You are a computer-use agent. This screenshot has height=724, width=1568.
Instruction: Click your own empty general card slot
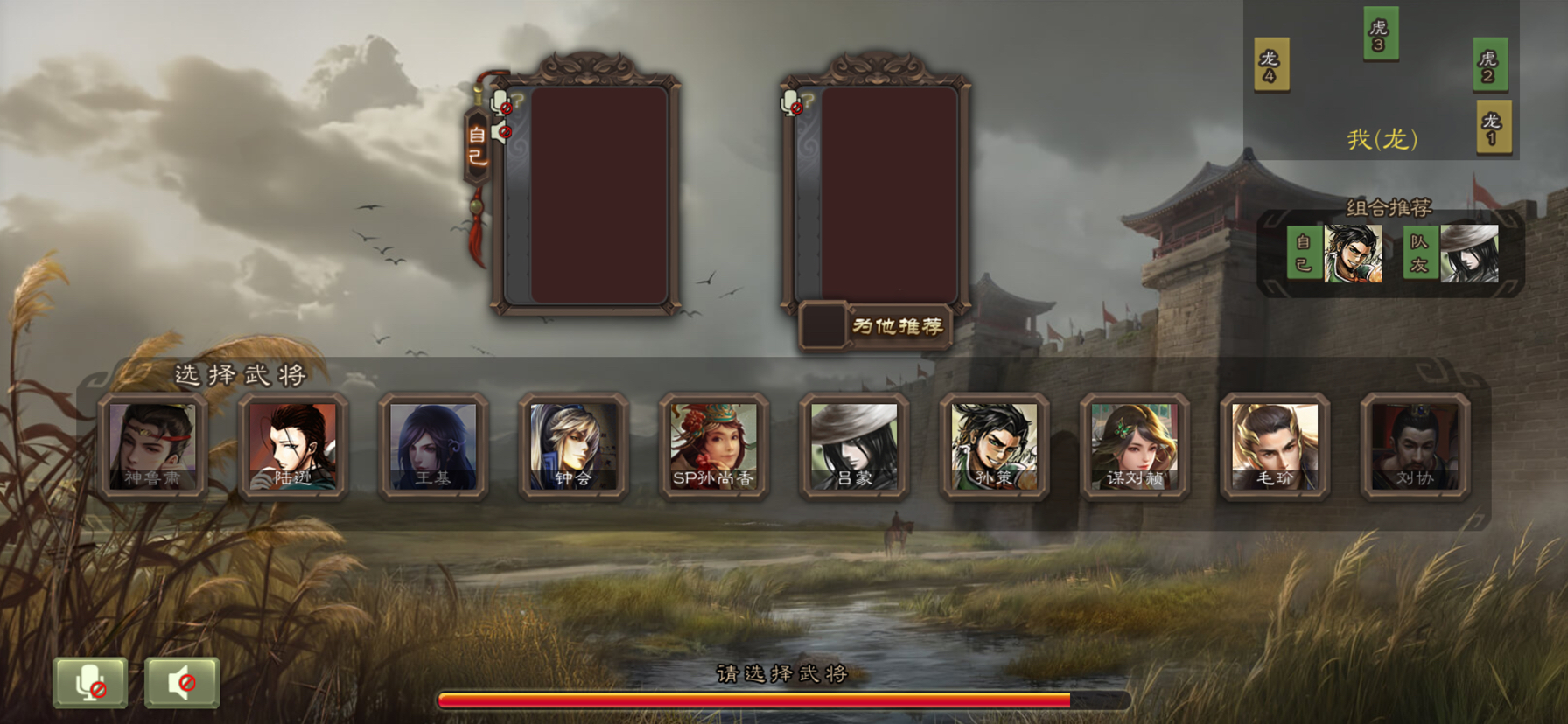point(598,194)
